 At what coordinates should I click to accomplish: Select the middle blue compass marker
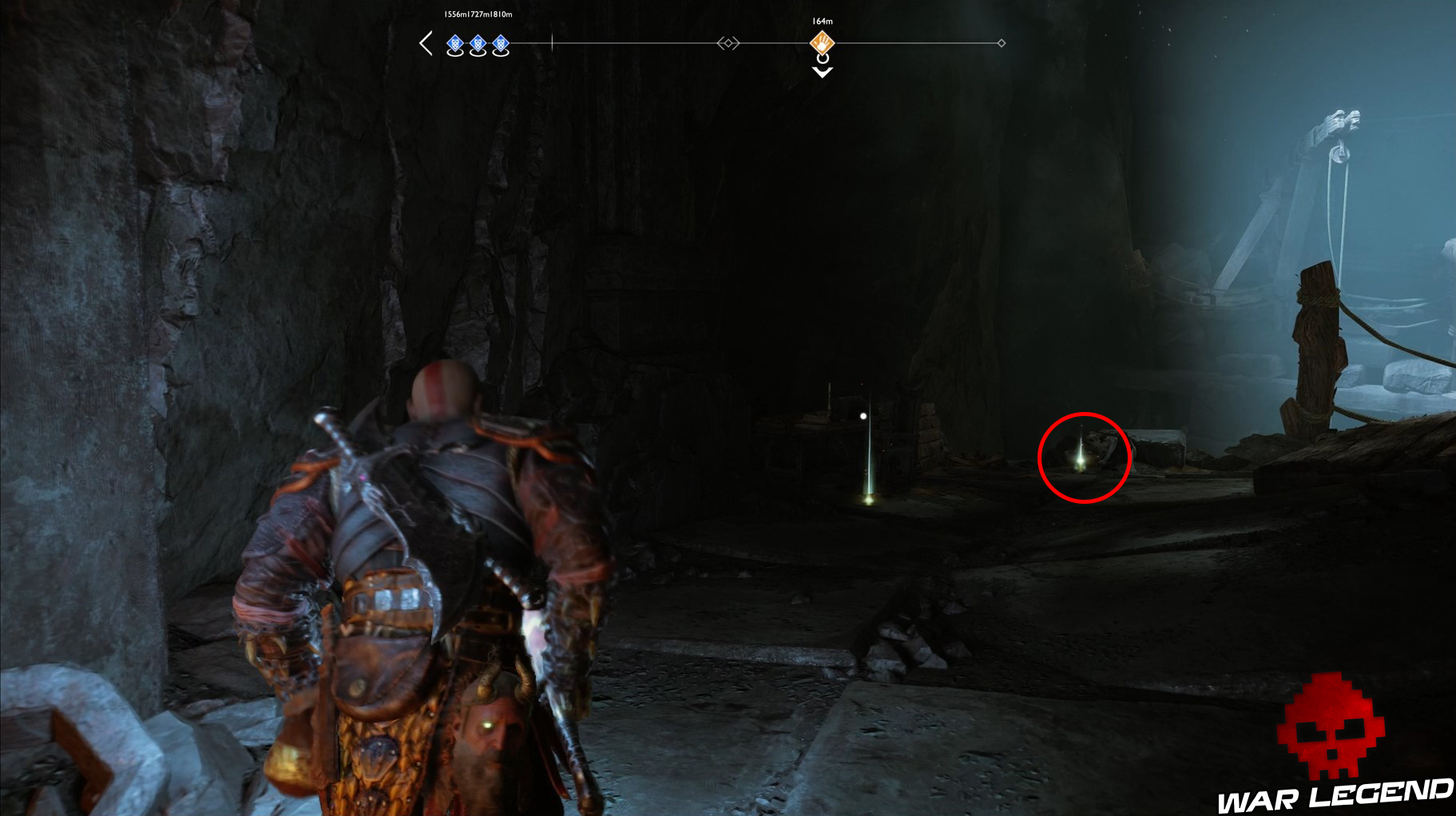[477, 42]
